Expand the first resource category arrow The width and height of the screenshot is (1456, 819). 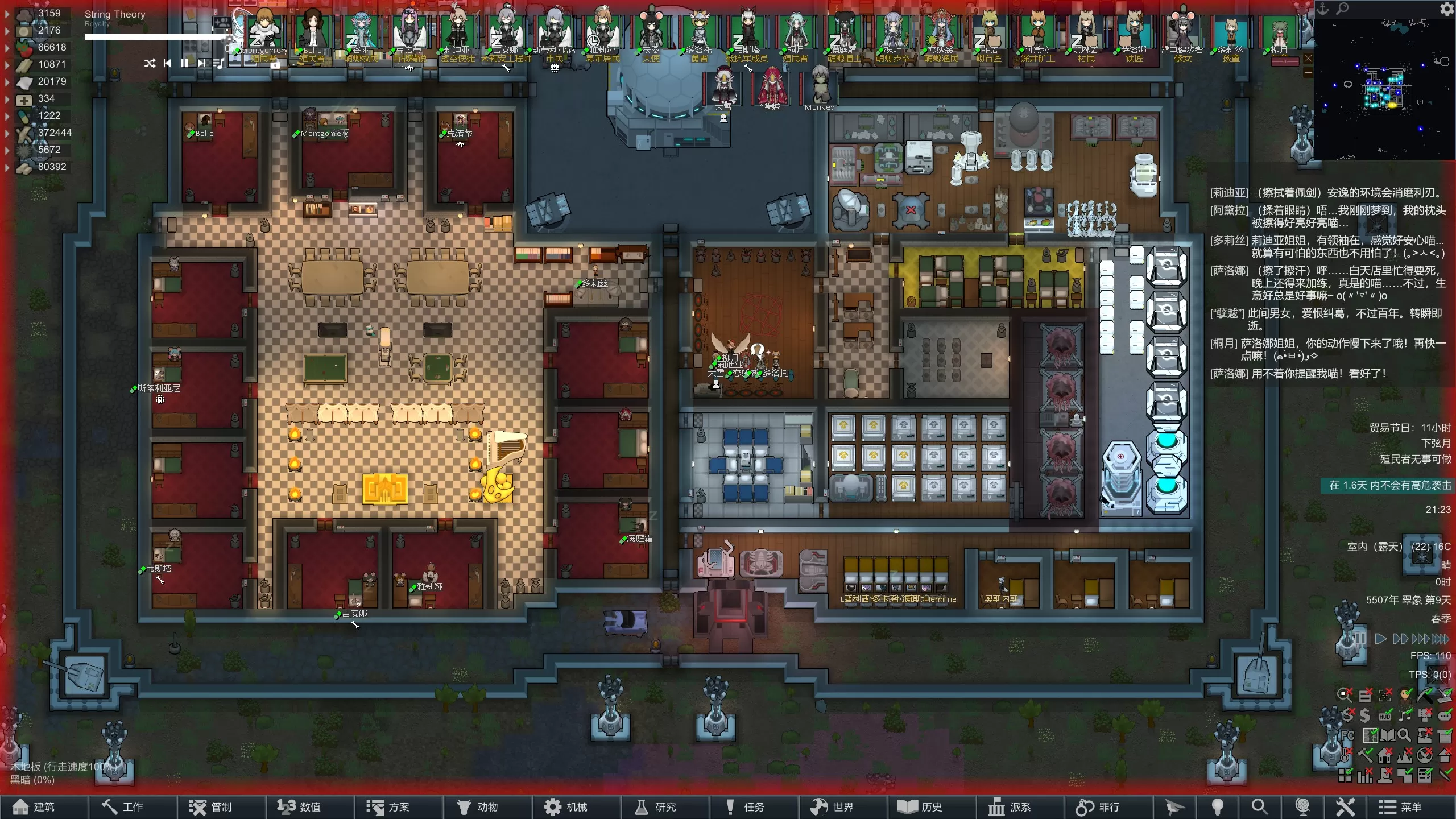pyautogui.click(x=7, y=14)
